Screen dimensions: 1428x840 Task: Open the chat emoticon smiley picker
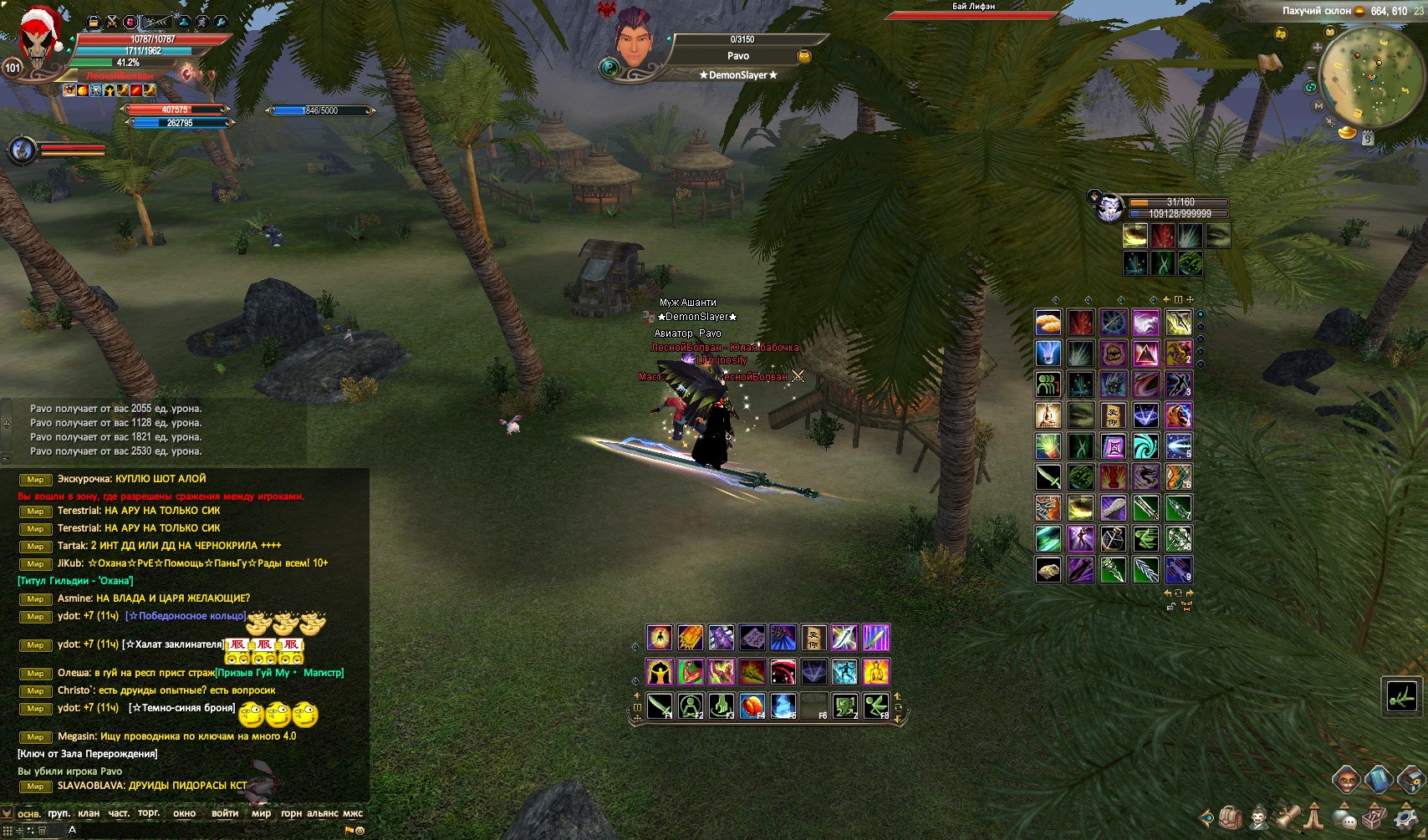click(360, 831)
